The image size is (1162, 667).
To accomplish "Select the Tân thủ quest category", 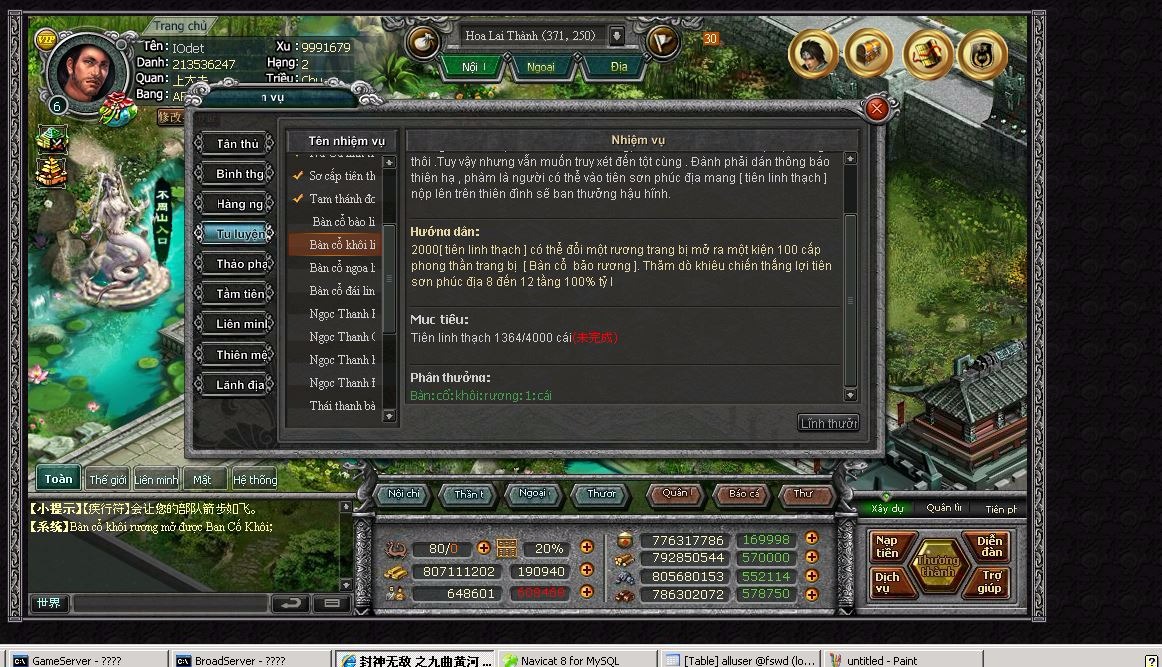I will (x=237, y=144).
